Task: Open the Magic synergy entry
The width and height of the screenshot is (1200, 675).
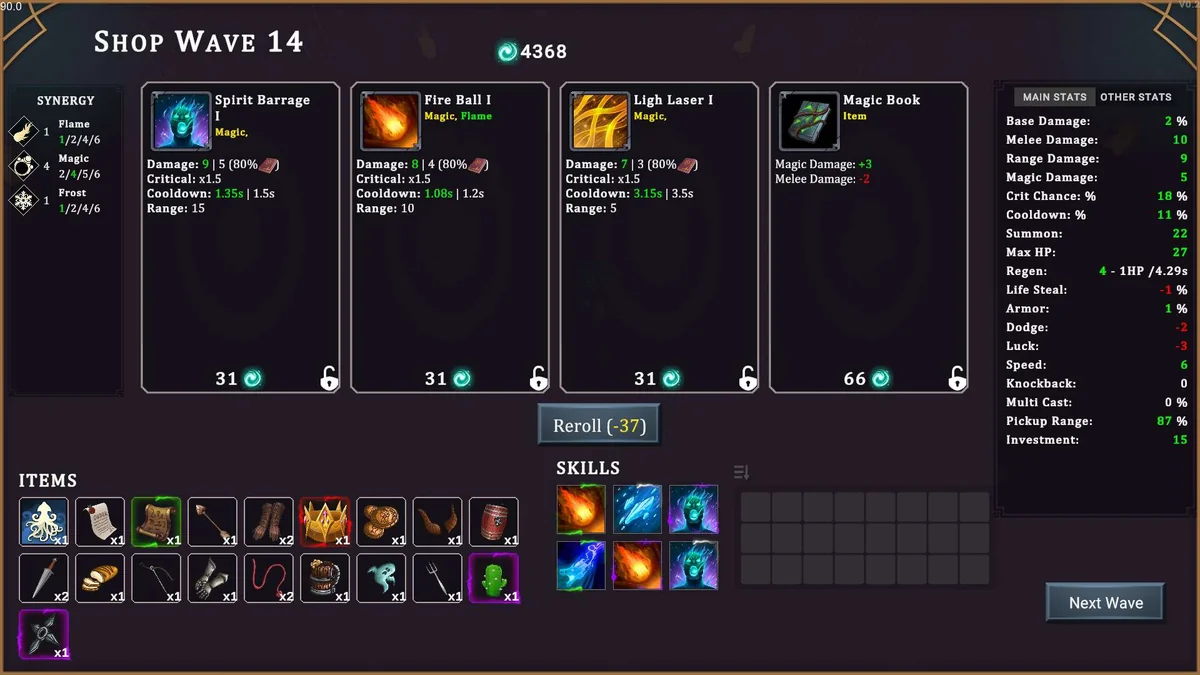Action: [x=66, y=166]
